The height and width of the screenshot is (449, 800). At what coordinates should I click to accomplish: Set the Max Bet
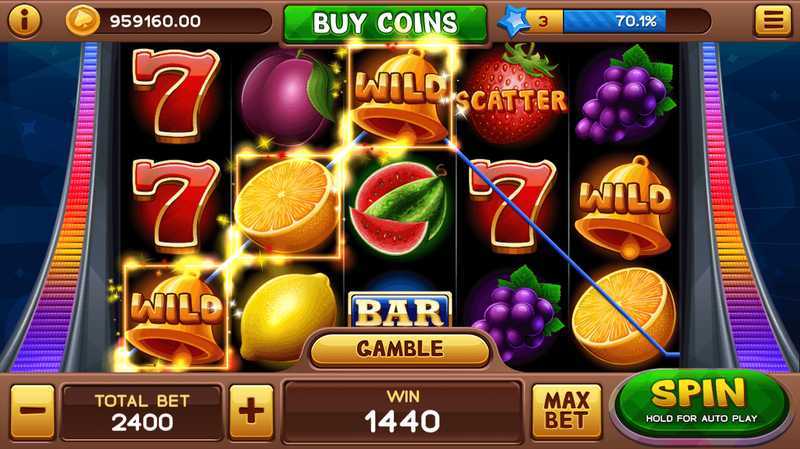(x=565, y=410)
